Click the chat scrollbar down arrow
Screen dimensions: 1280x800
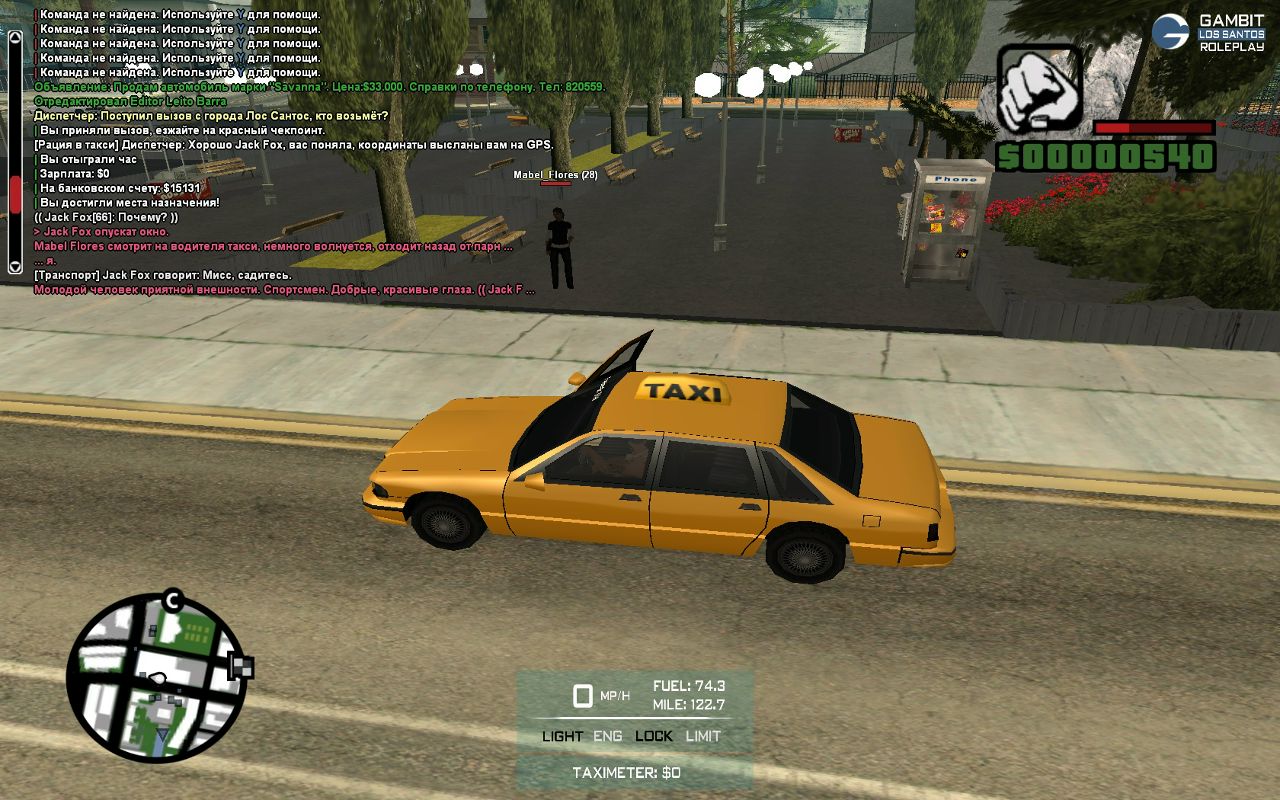(x=15, y=266)
